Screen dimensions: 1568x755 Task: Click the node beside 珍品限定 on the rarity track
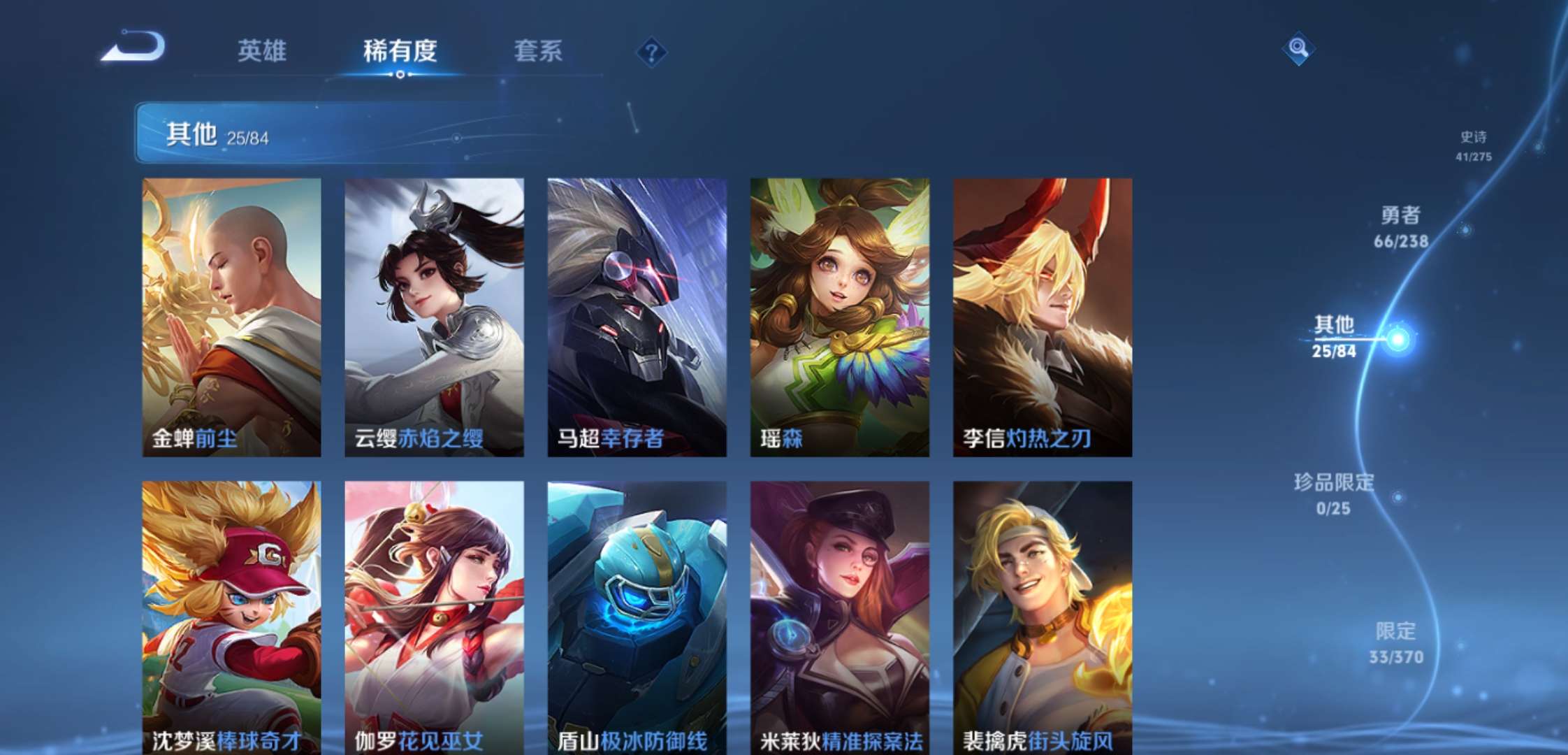[1398, 498]
